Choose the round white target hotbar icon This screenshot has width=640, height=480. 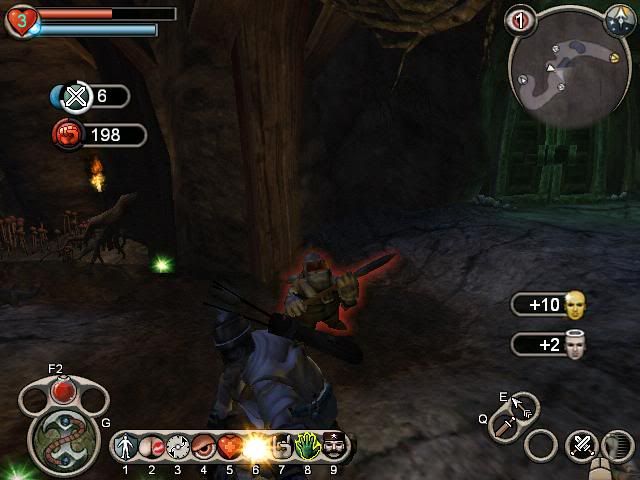pos(178,446)
